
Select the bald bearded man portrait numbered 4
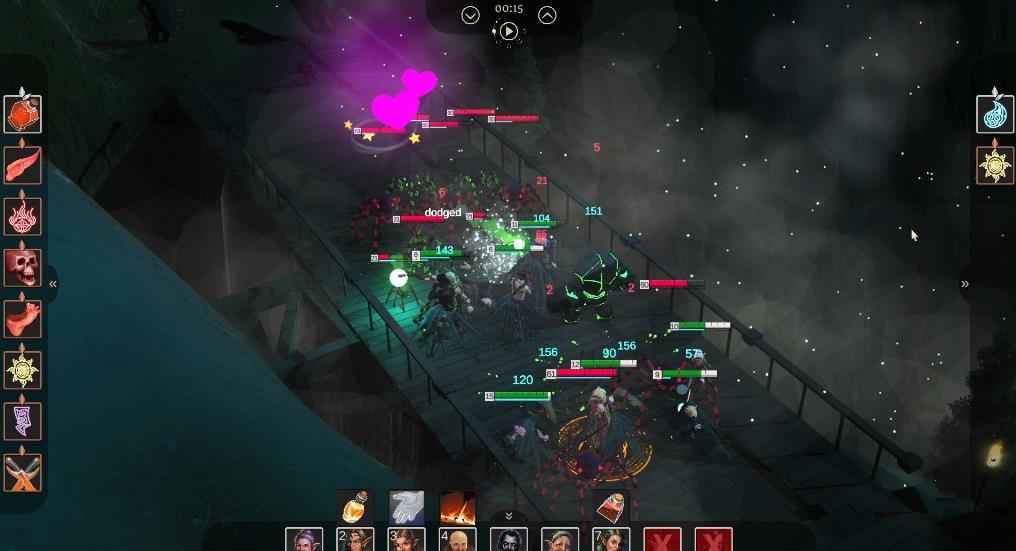click(x=457, y=541)
